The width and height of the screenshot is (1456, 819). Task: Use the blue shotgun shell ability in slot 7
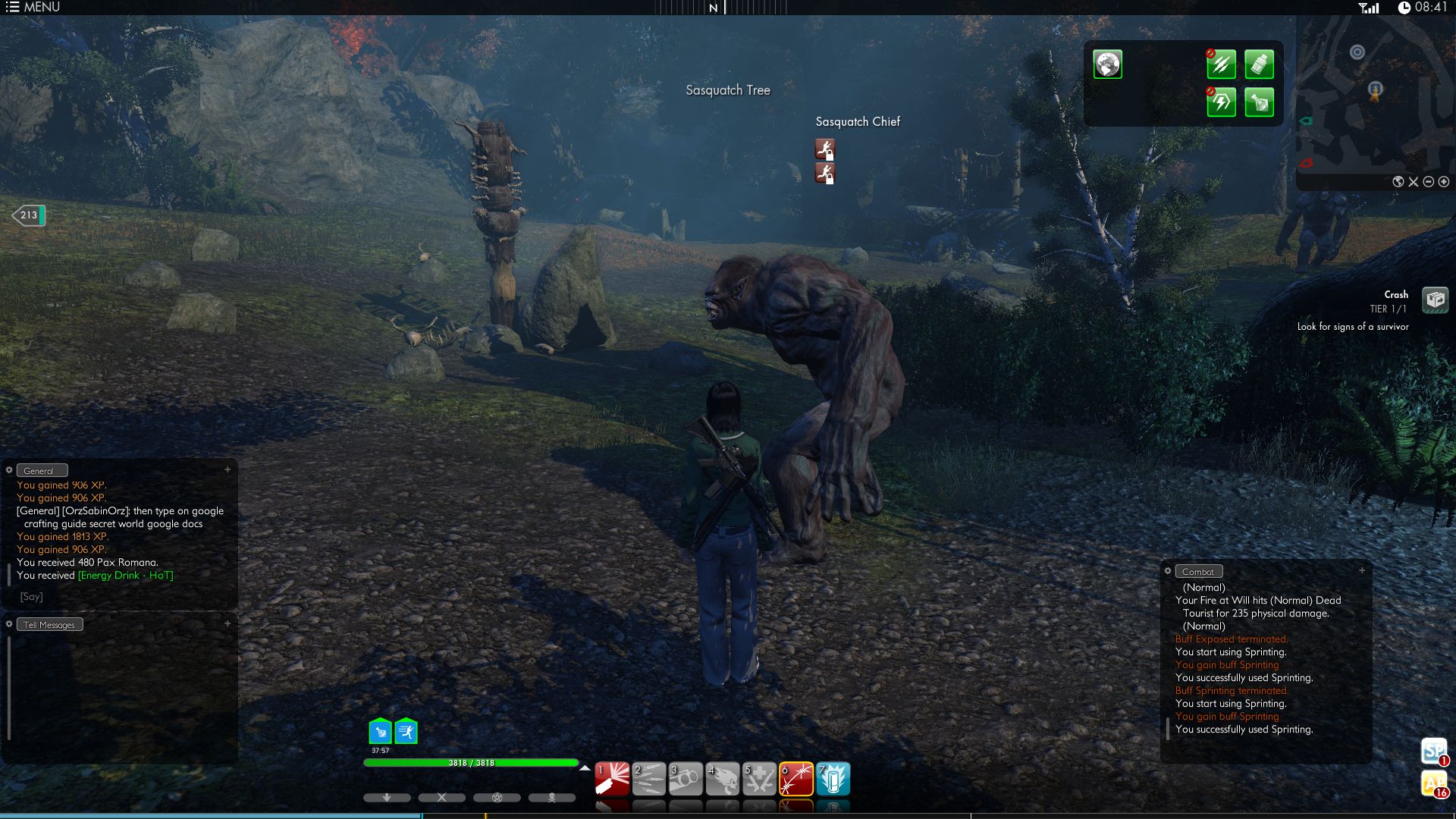coord(833,779)
